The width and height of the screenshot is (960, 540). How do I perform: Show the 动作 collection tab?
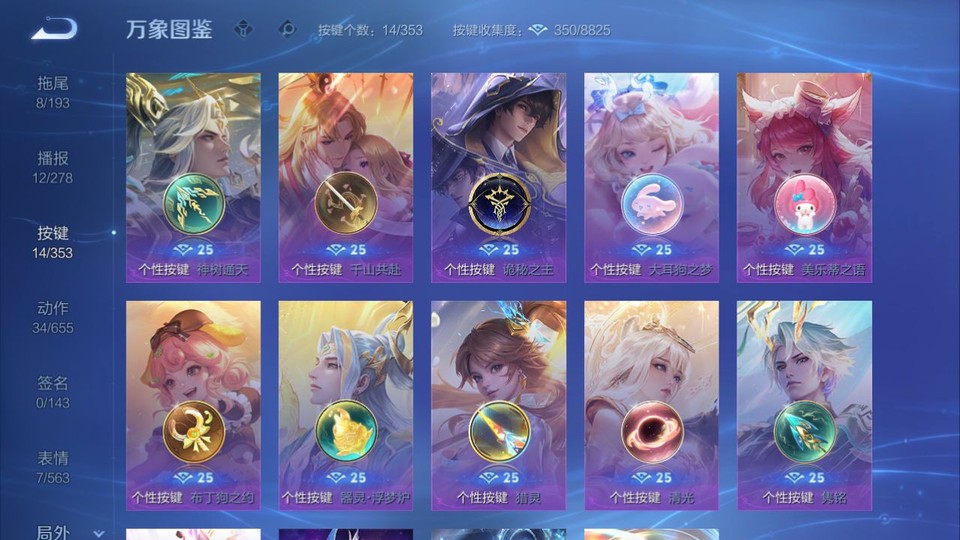[x=53, y=316]
